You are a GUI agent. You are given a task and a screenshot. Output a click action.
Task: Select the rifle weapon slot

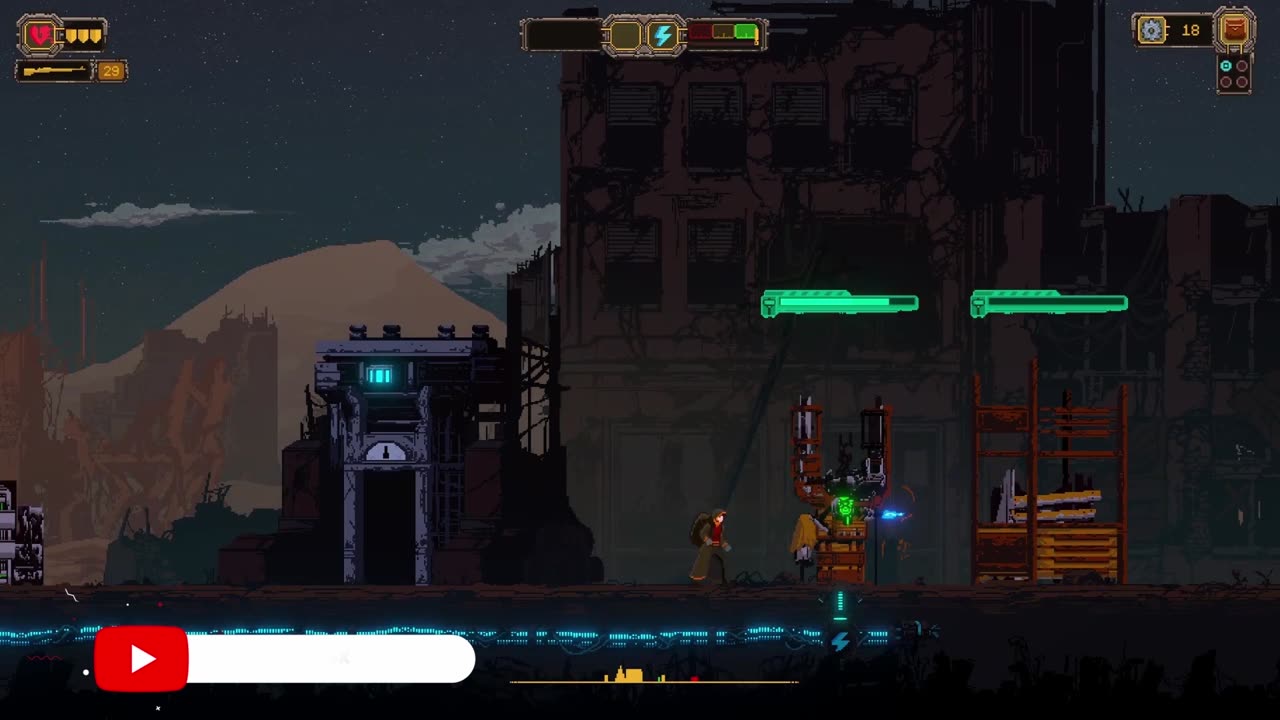pyautogui.click(x=54, y=71)
